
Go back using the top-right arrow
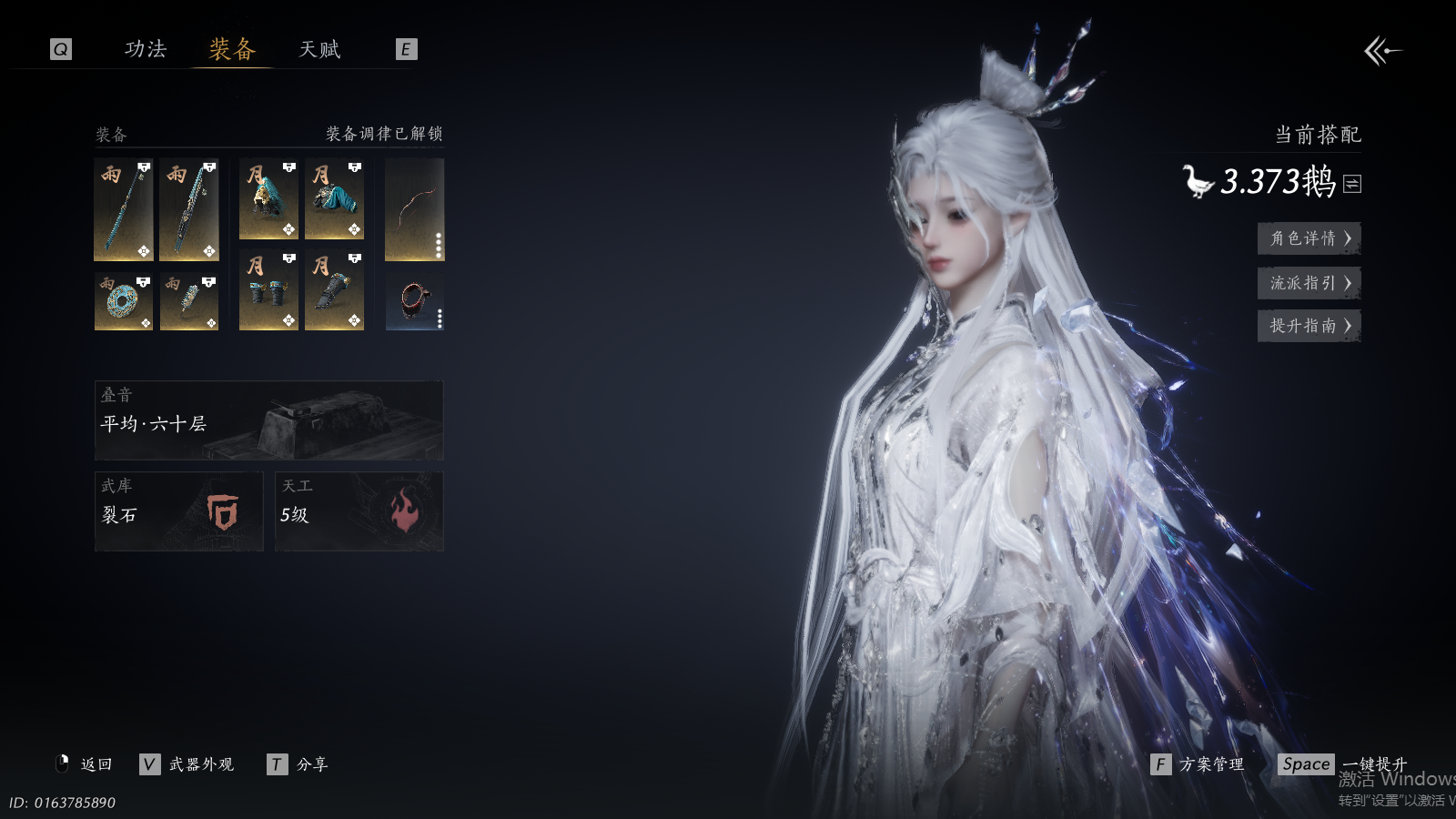[x=1382, y=51]
